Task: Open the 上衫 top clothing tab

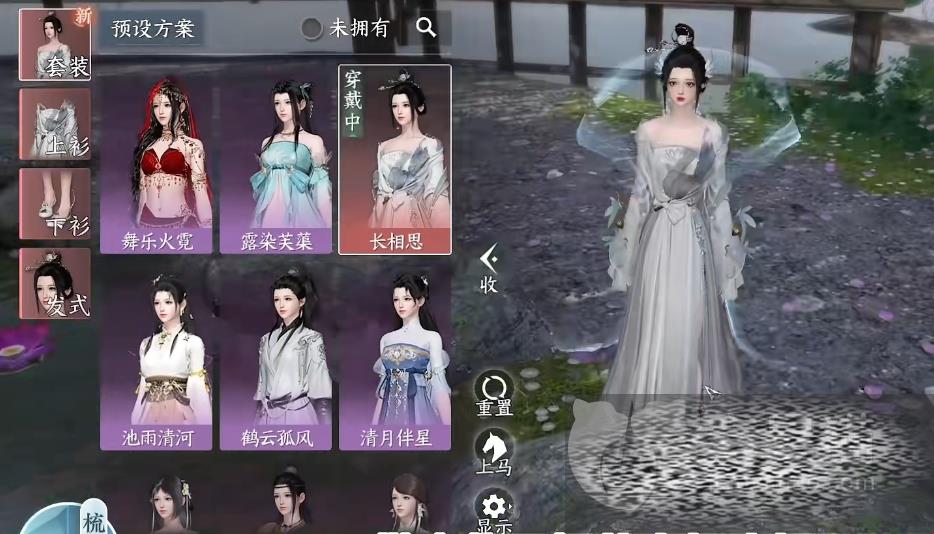Action: [x=55, y=124]
